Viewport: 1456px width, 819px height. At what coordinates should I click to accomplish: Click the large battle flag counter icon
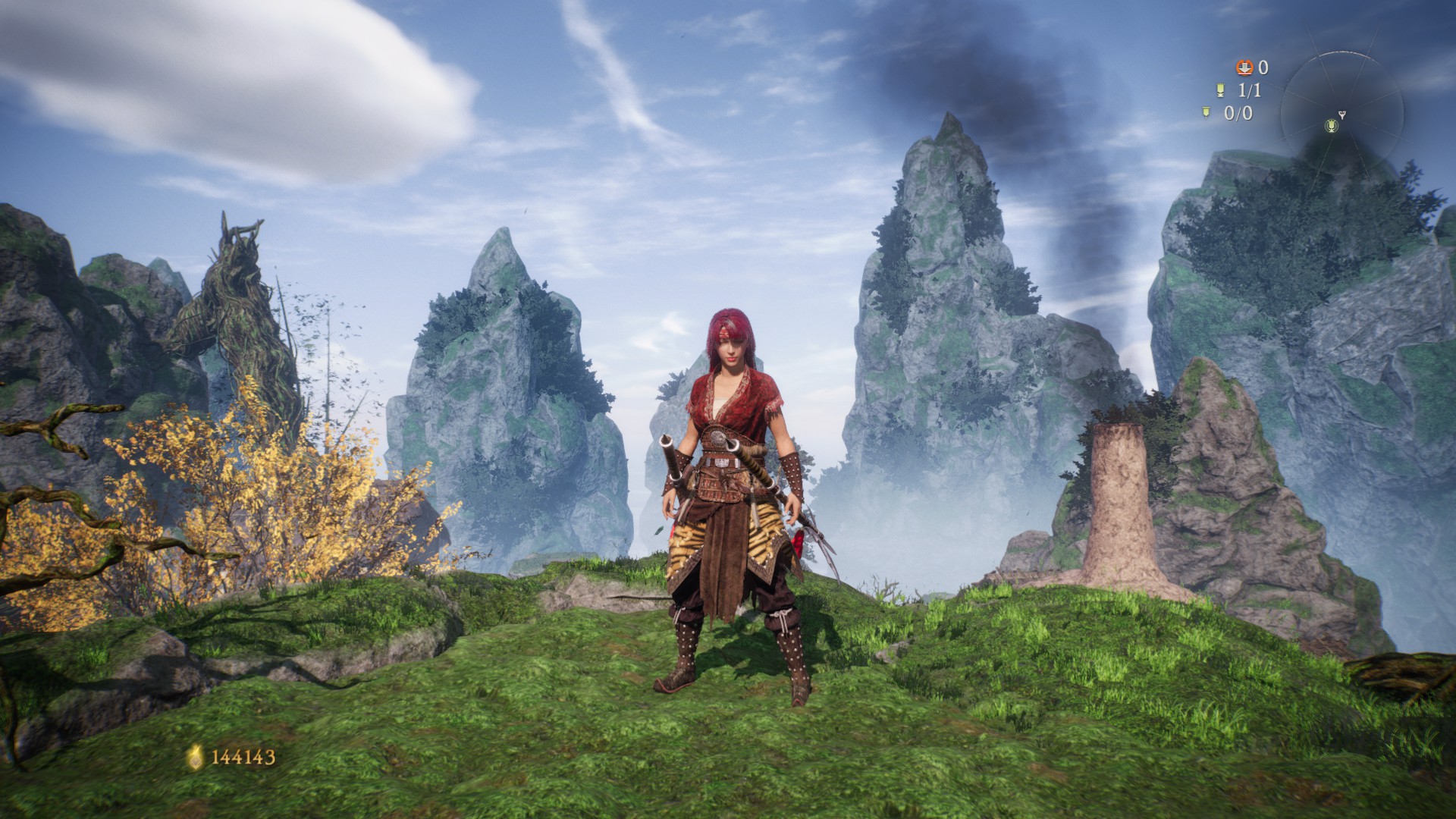click(x=1220, y=90)
